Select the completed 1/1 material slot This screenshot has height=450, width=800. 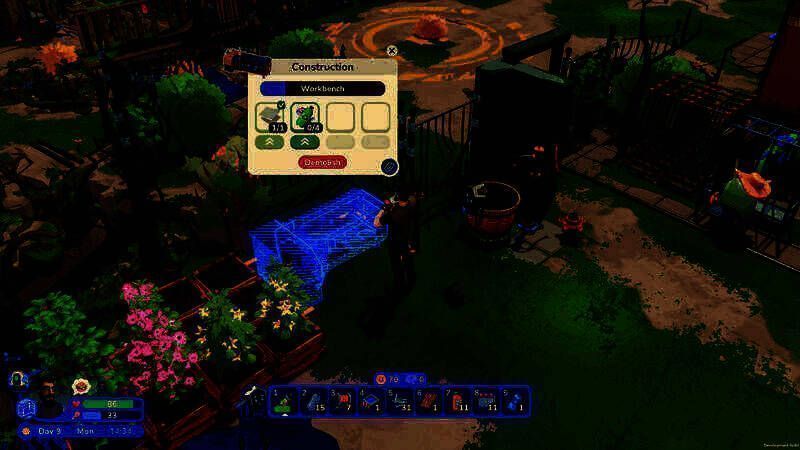click(x=270, y=118)
